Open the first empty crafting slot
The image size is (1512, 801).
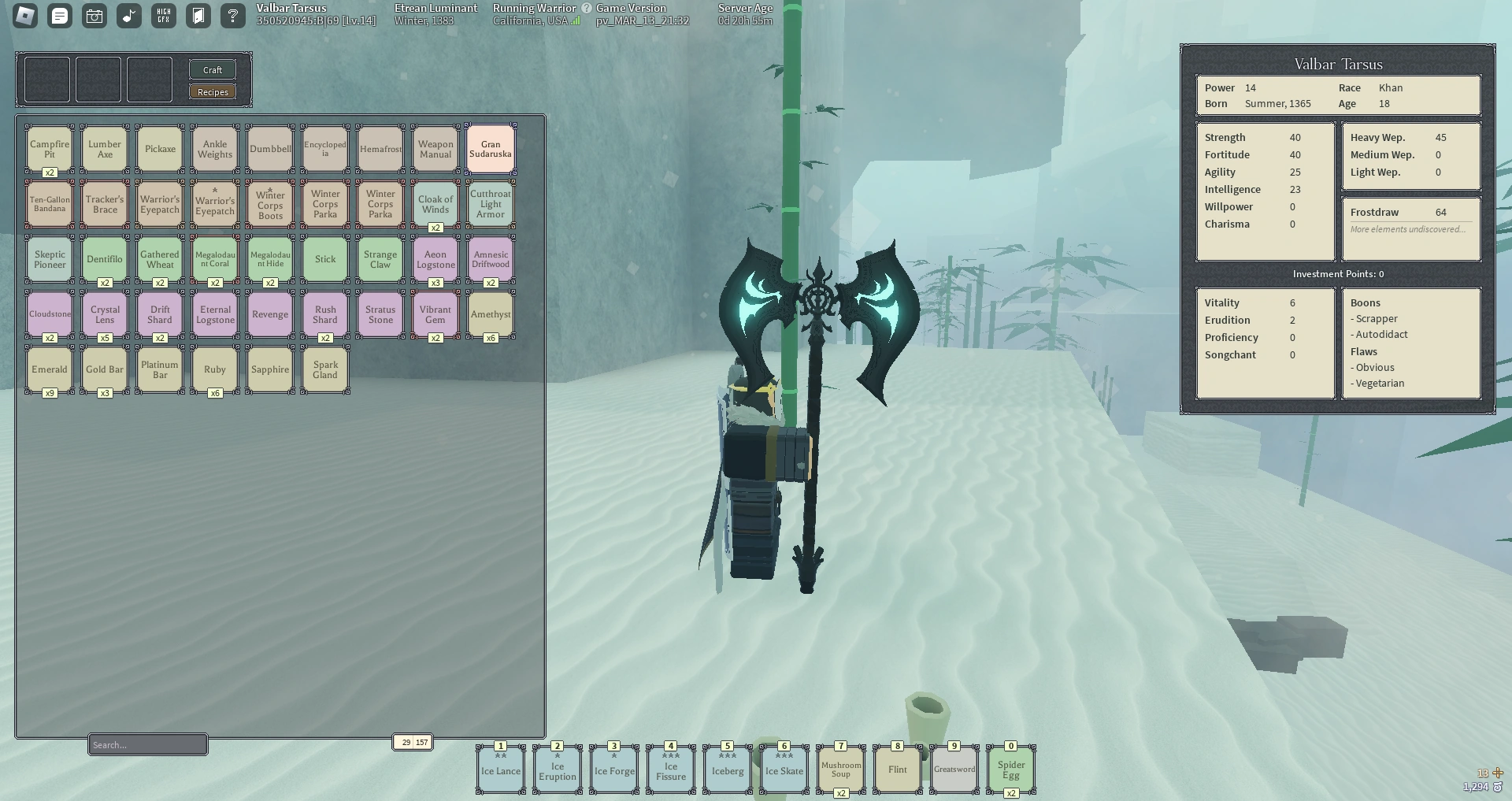[x=46, y=79]
